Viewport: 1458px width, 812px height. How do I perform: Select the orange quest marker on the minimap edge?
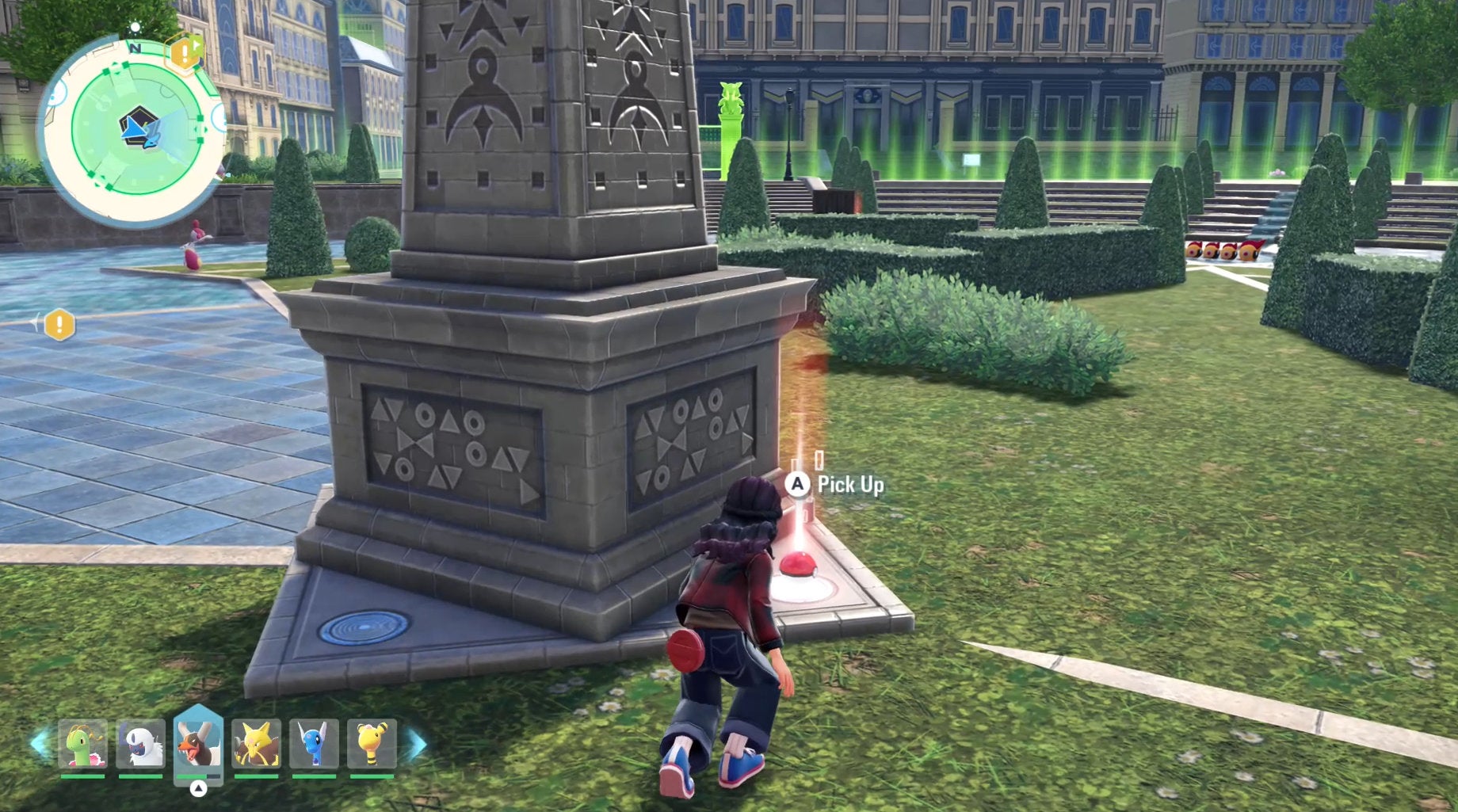(x=185, y=54)
